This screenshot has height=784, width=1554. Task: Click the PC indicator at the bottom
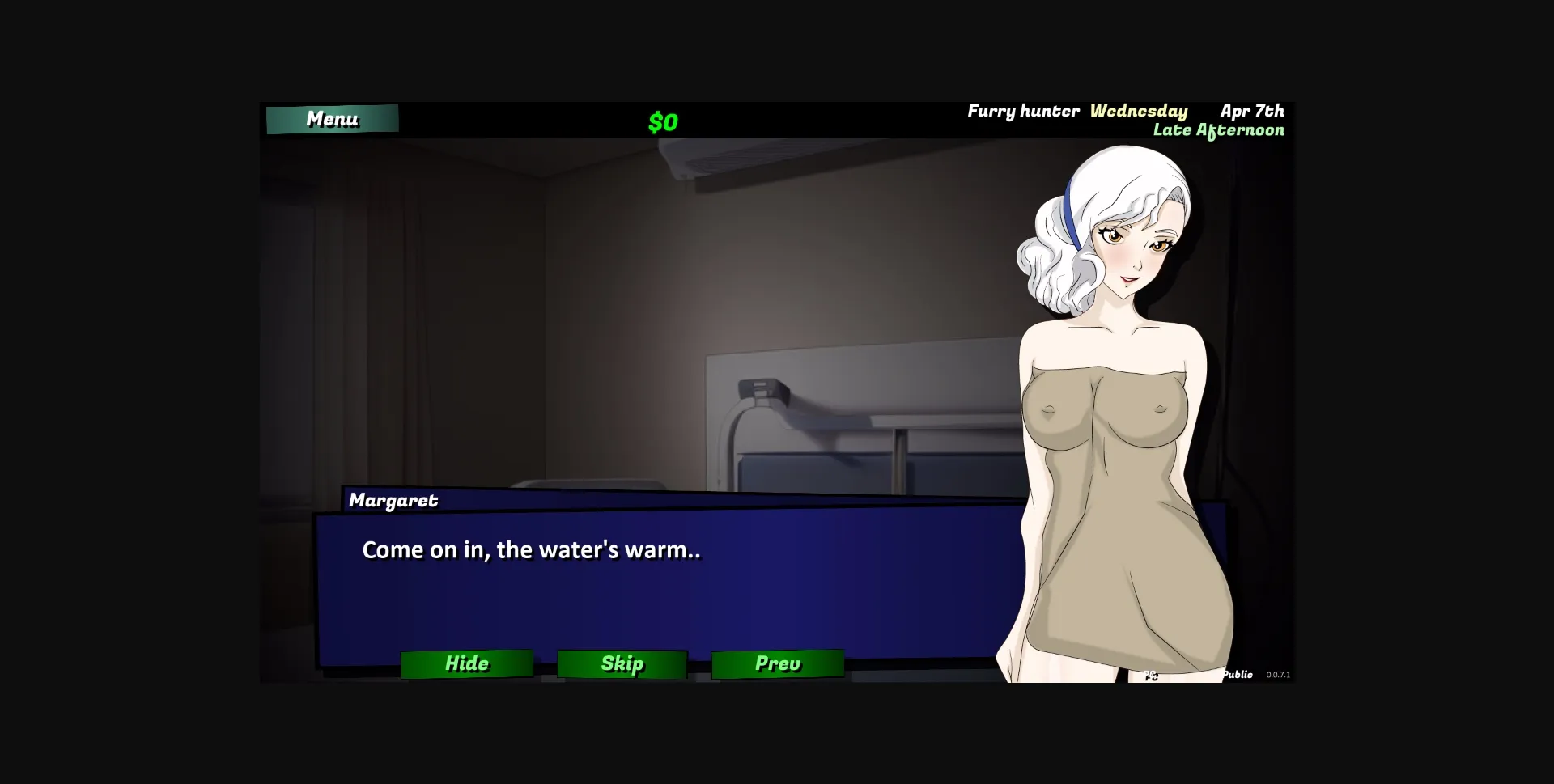click(x=1151, y=675)
